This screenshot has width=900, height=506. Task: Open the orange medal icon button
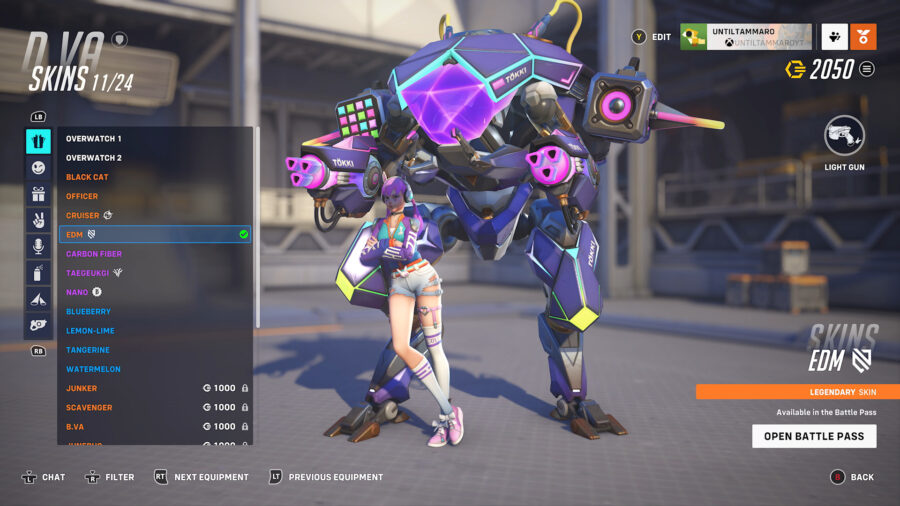click(x=863, y=37)
